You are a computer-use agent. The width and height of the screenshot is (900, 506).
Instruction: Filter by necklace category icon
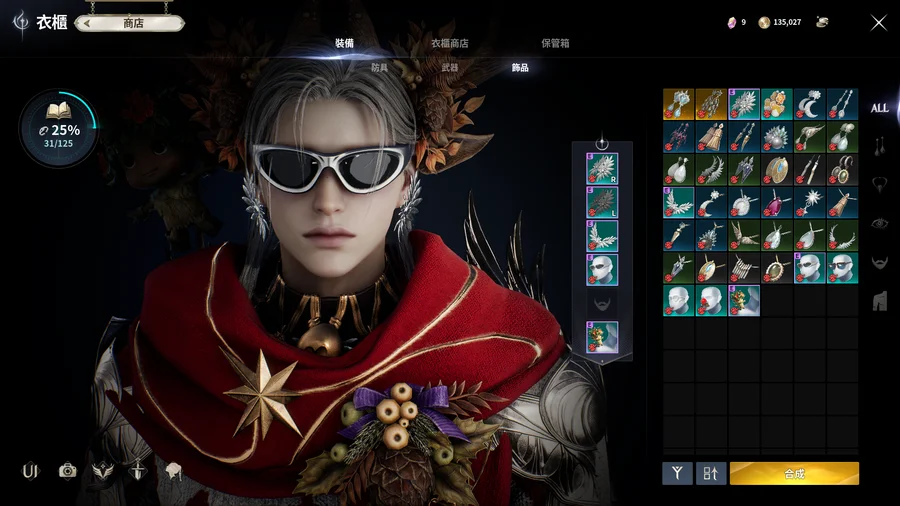click(x=879, y=184)
